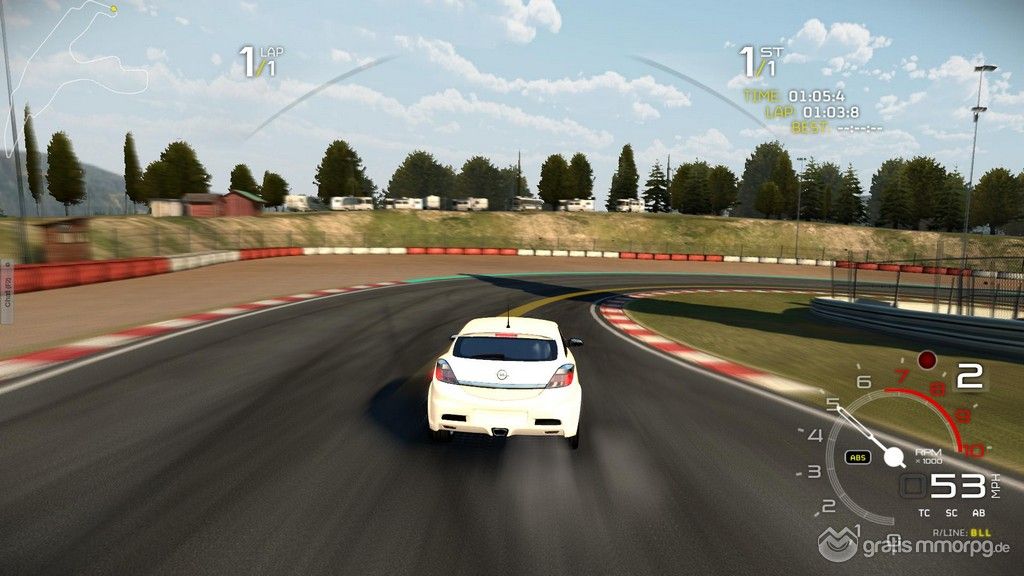The width and height of the screenshot is (1024, 576).
Task: Click the red shift light indicator
Action: tap(927, 359)
